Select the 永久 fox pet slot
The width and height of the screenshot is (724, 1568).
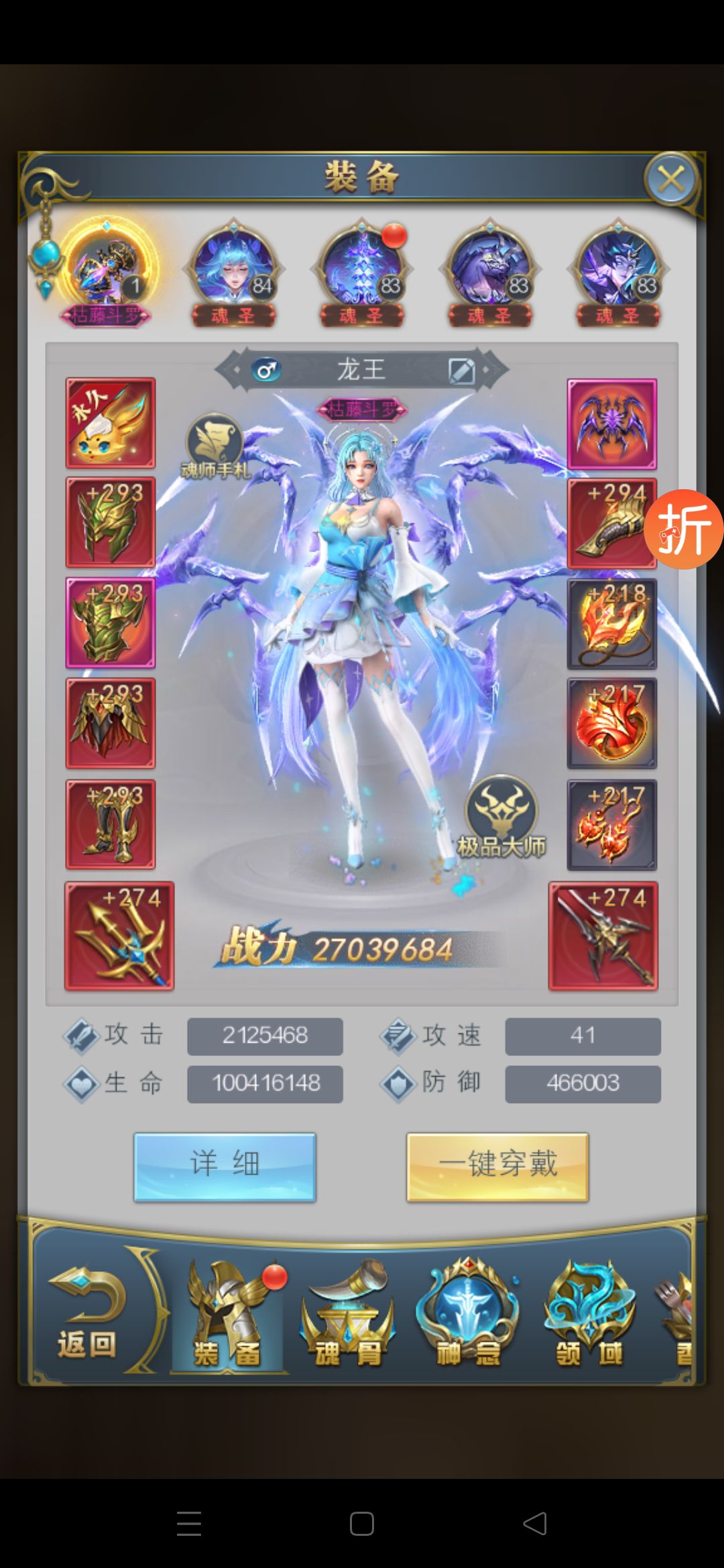pos(111,423)
